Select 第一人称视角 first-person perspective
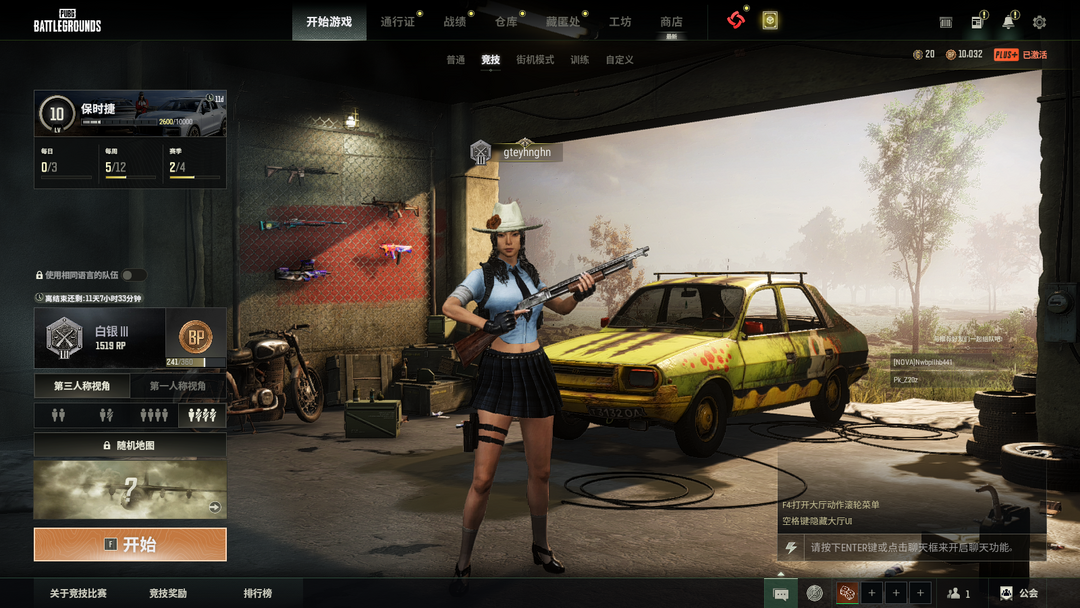Screen dimensions: 1080x608 tap(178, 386)
